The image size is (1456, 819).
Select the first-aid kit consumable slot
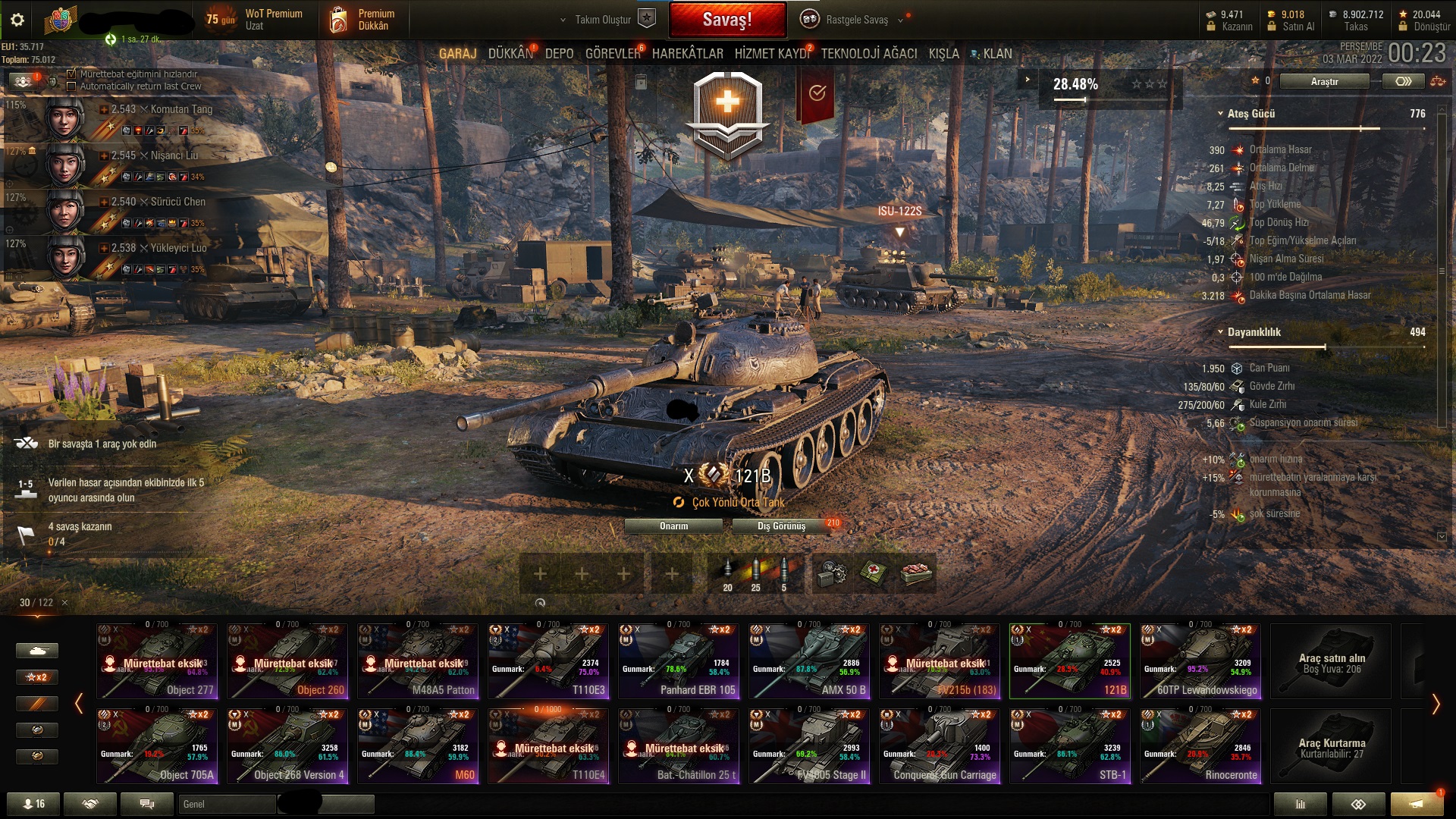pyautogui.click(x=870, y=574)
